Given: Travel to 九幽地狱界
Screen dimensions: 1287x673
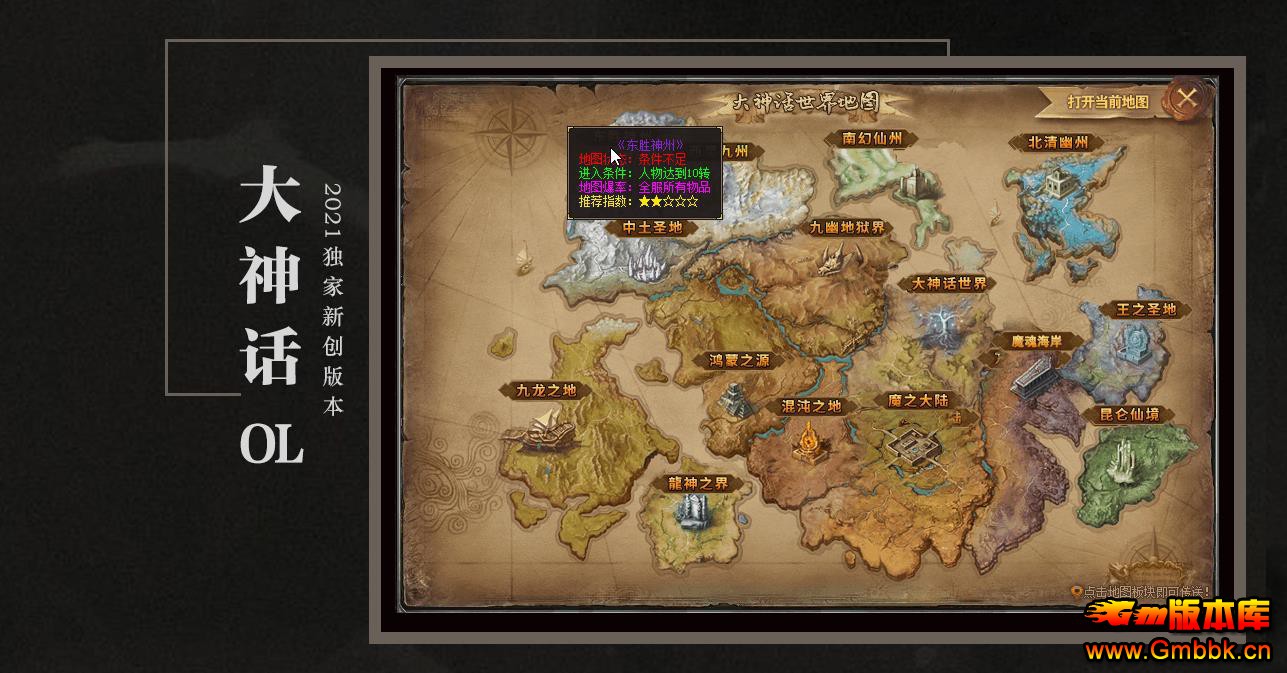Looking at the screenshot, I should click(x=848, y=227).
